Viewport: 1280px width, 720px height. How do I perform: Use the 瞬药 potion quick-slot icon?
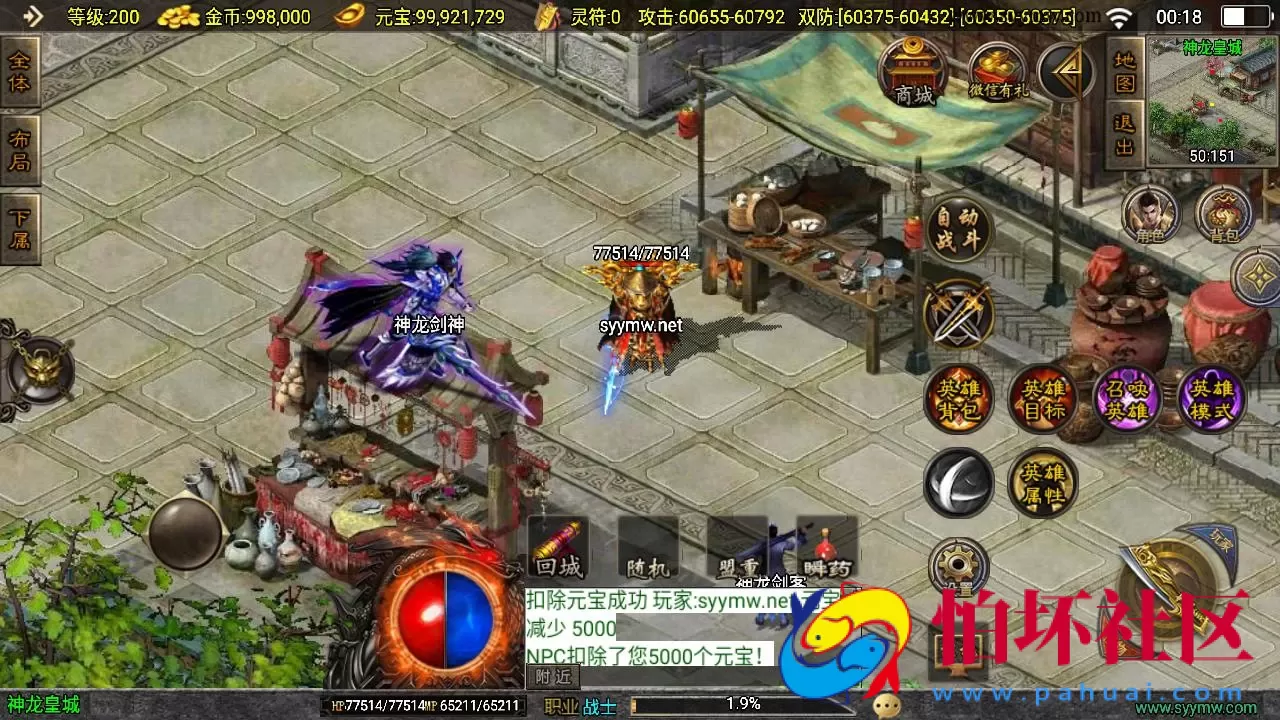click(x=825, y=549)
